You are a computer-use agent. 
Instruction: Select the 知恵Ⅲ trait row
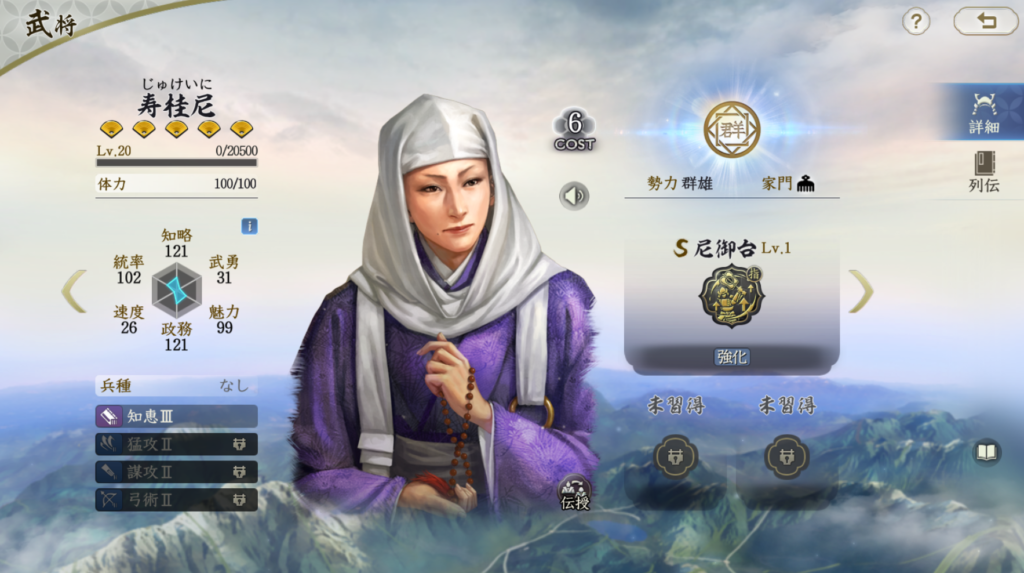[176, 416]
